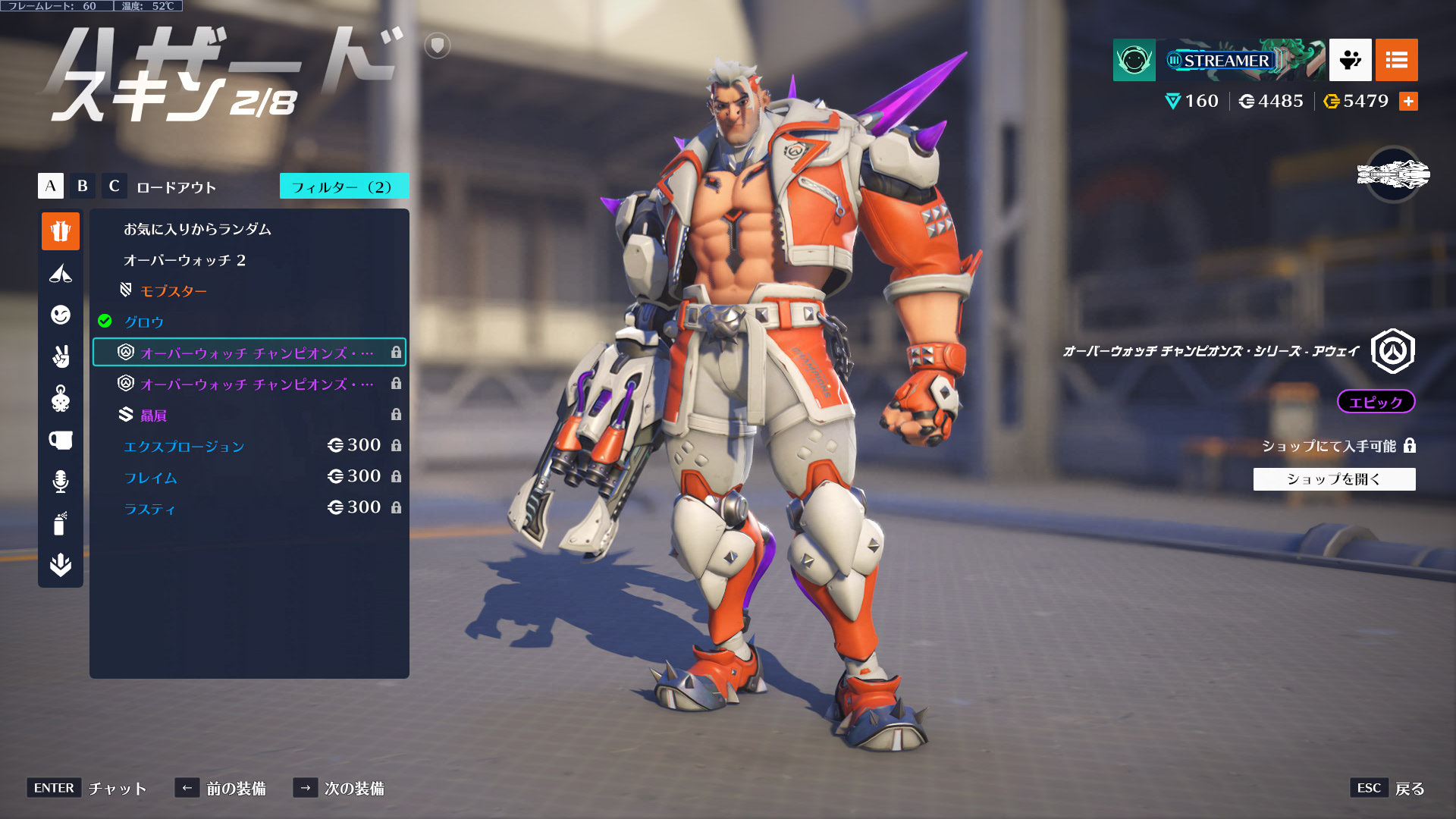The height and width of the screenshot is (819, 1456).
Task: Open the spray can category
Action: 61,523
